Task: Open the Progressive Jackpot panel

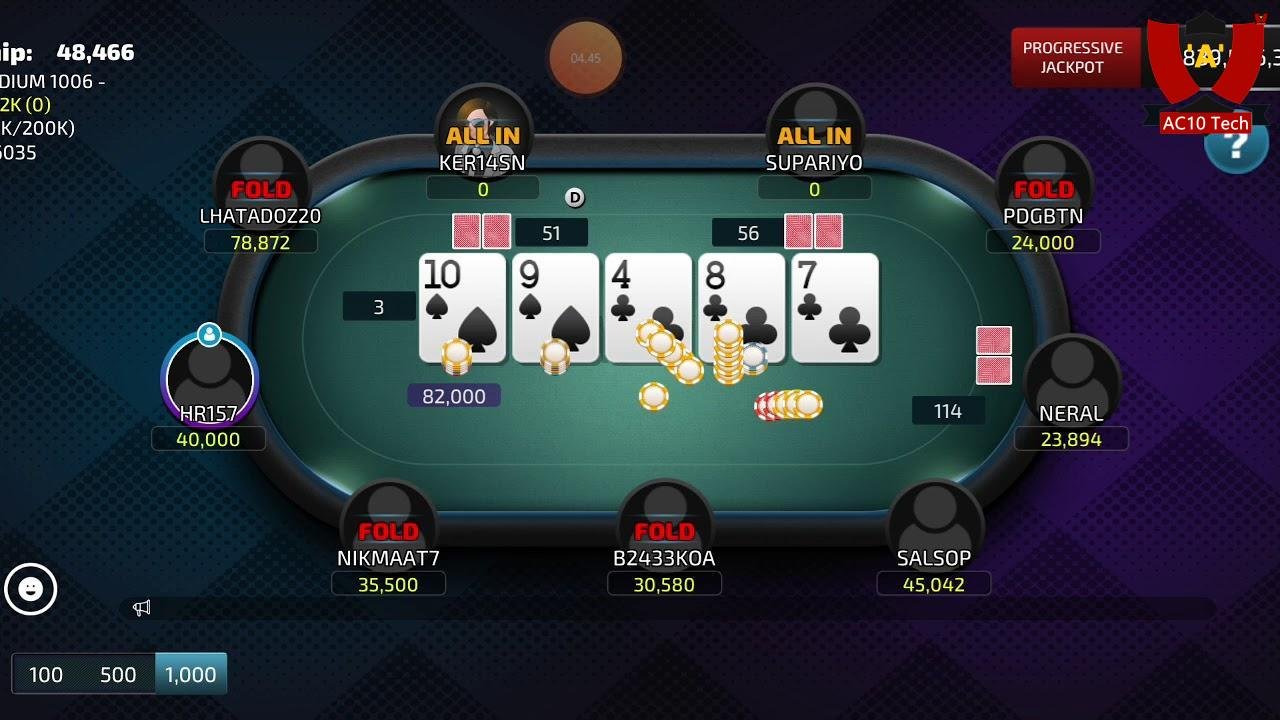Action: [x=1076, y=55]
